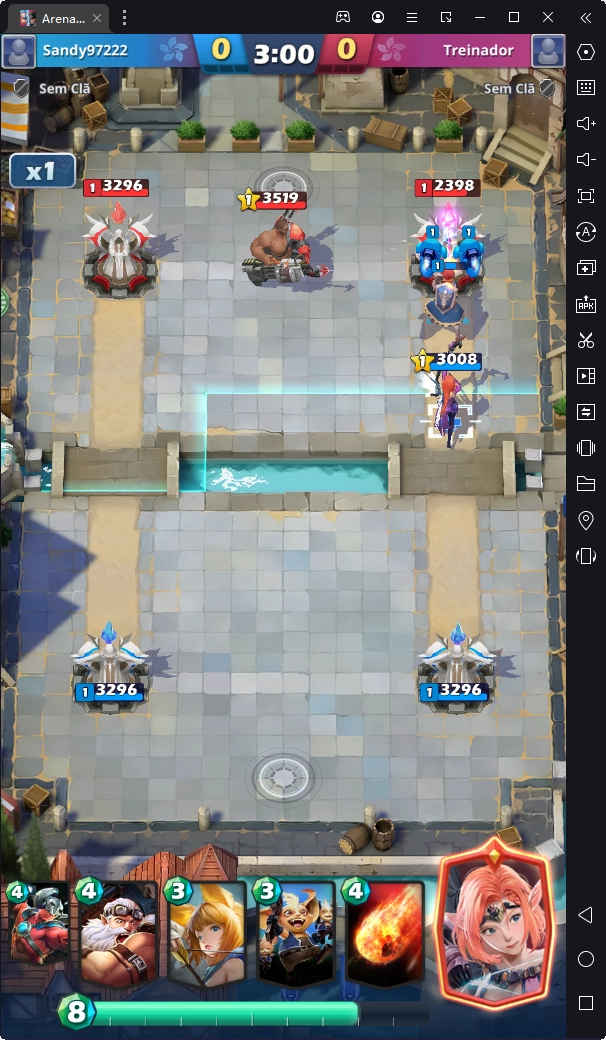Toggle the x1 game speed button
Viewport: 606px width, 1040px height.
point(42,171)
